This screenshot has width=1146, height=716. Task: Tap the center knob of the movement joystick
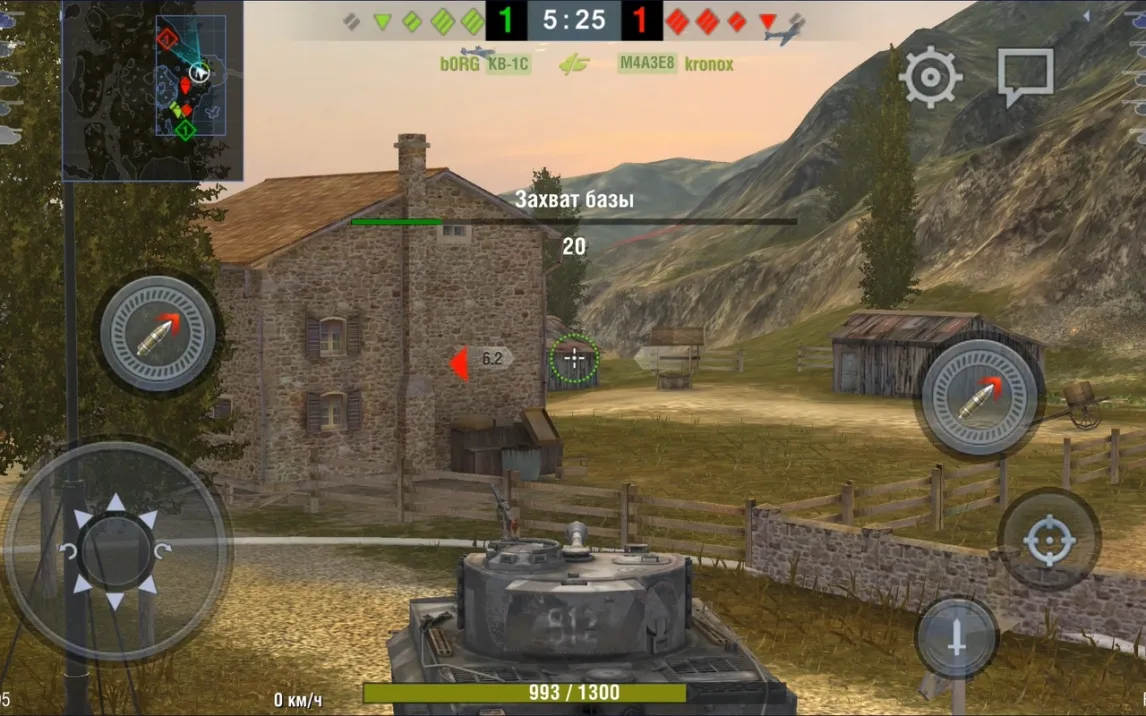[x=116, y=551]
